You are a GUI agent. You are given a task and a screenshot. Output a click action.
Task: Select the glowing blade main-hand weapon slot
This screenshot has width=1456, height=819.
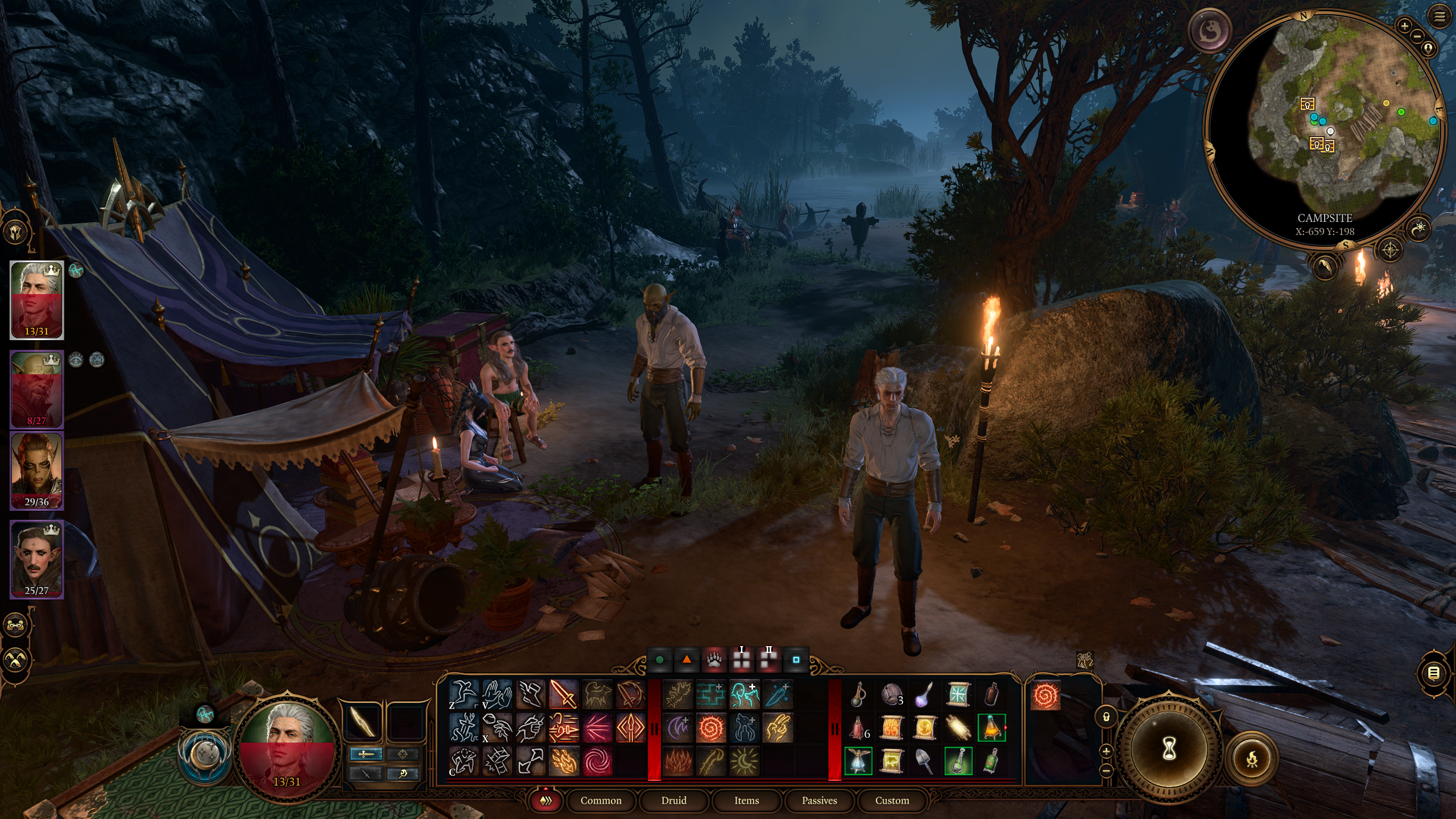coord(362,721)
